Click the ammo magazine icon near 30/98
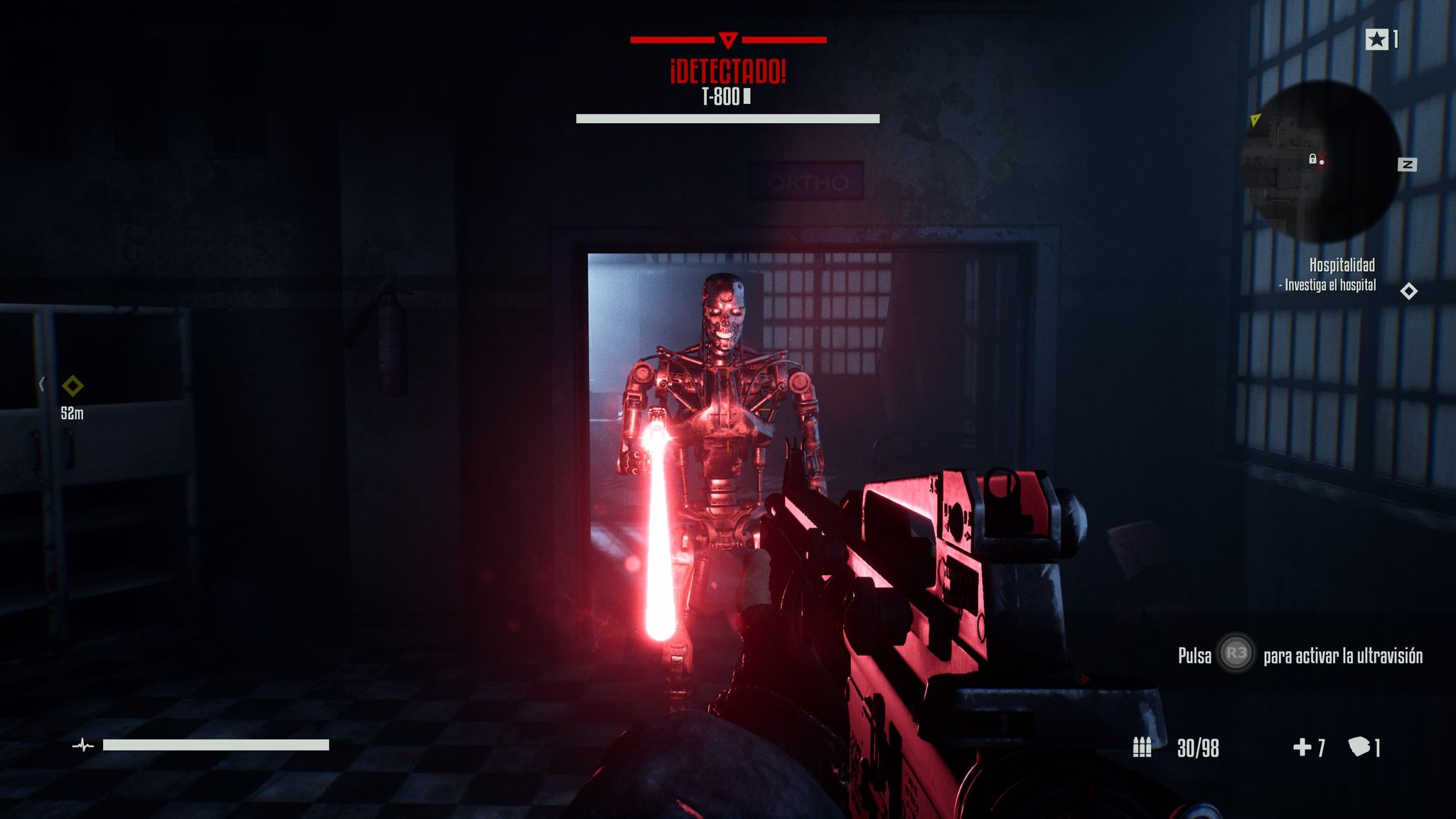 (x=1142, y=747)
